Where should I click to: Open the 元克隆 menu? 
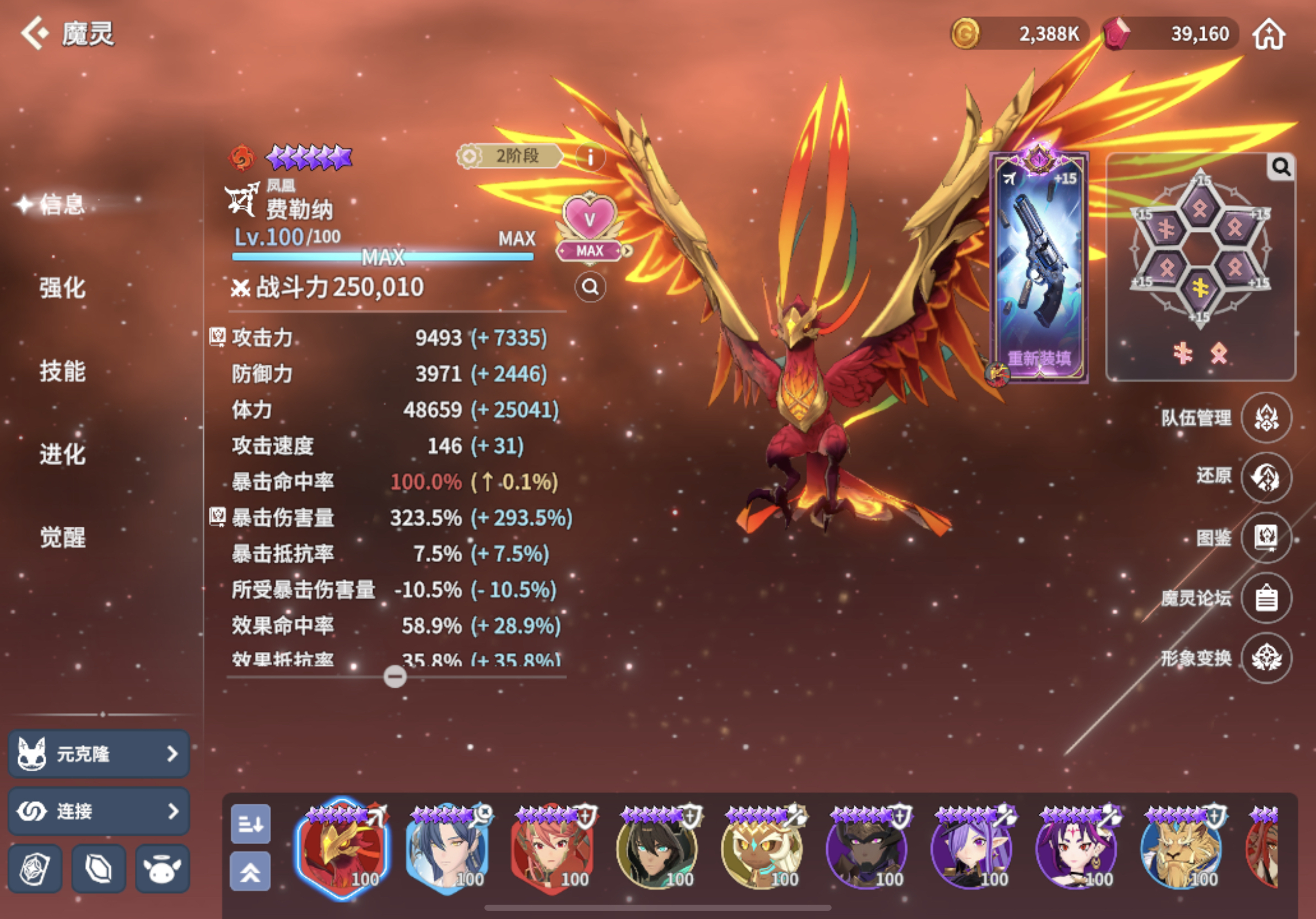(x=99, y=753)
